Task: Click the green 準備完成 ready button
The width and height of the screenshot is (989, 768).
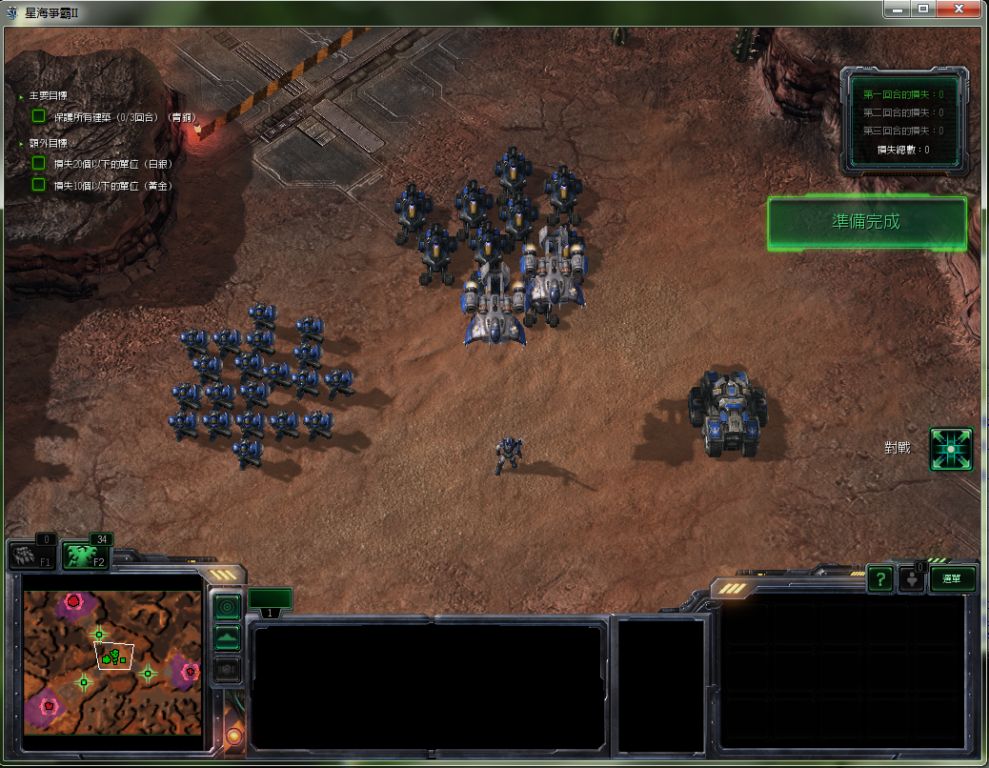Action: click(866, 222)
